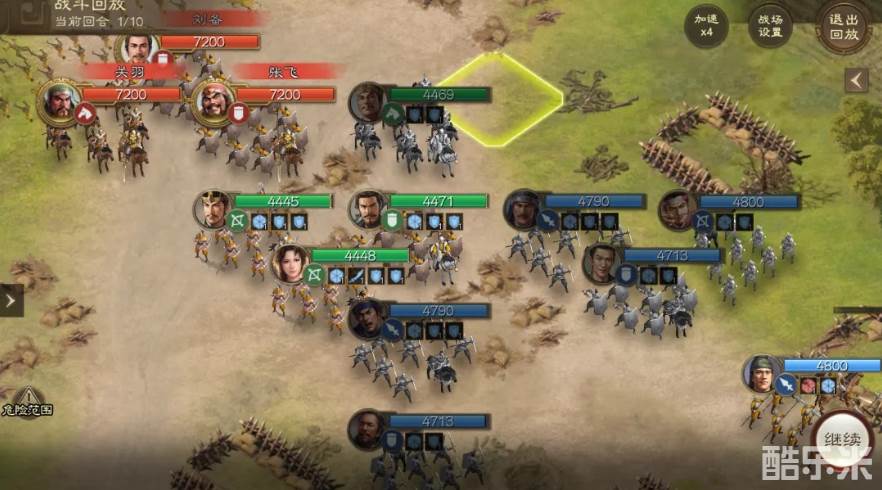Expand the left side panel arrow
The image size is (882, 490).
click(10, 299)
